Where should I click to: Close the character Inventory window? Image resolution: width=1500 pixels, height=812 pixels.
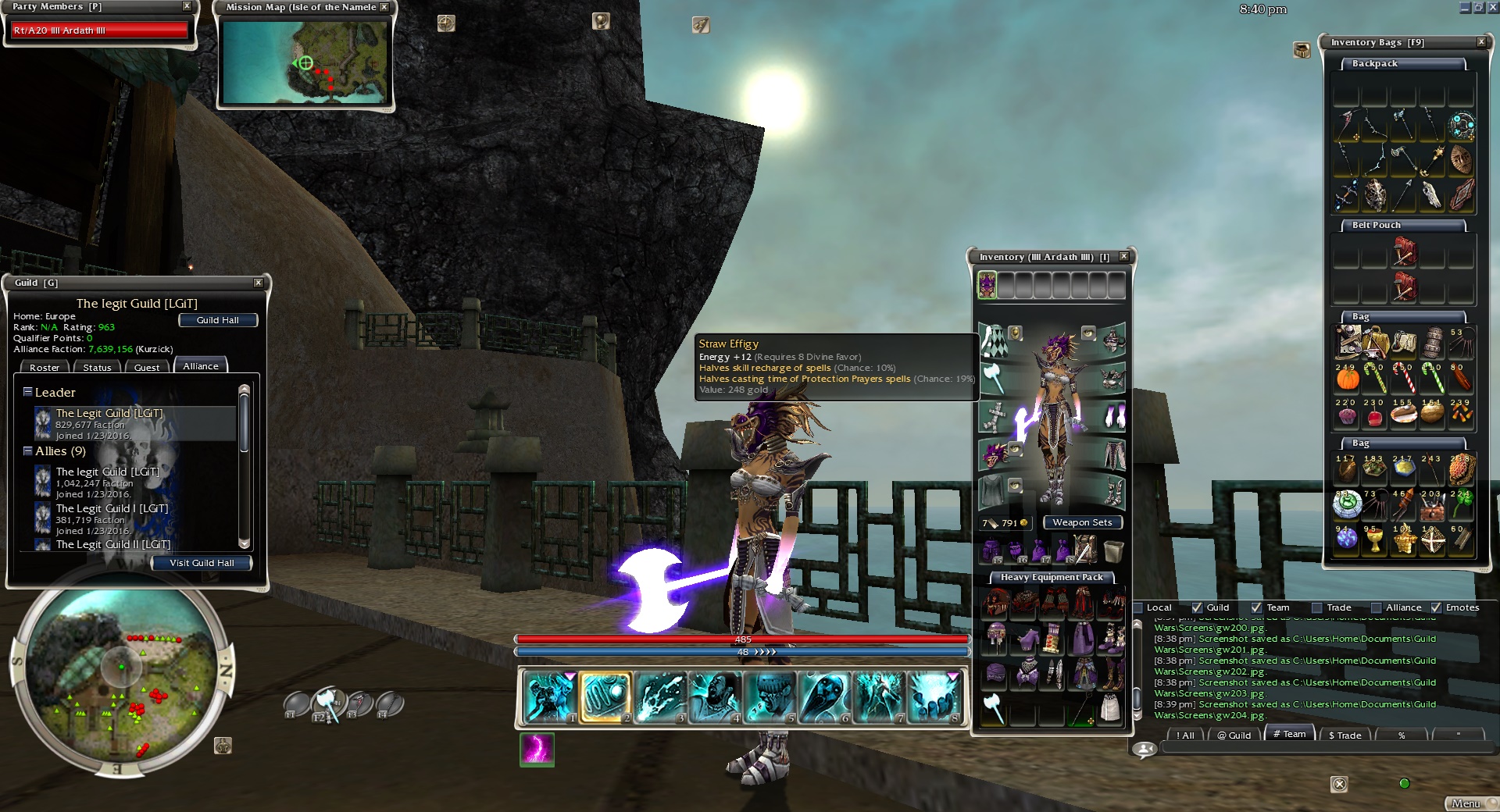click(1123, 257)
